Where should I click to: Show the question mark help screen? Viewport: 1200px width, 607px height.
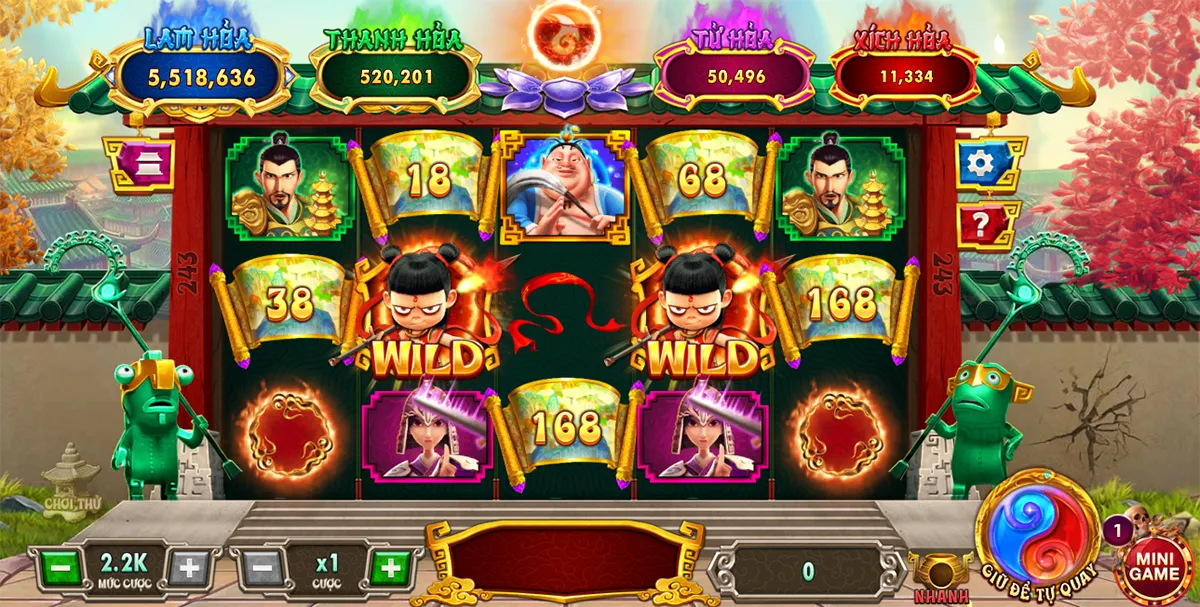[x=985, y=223]
